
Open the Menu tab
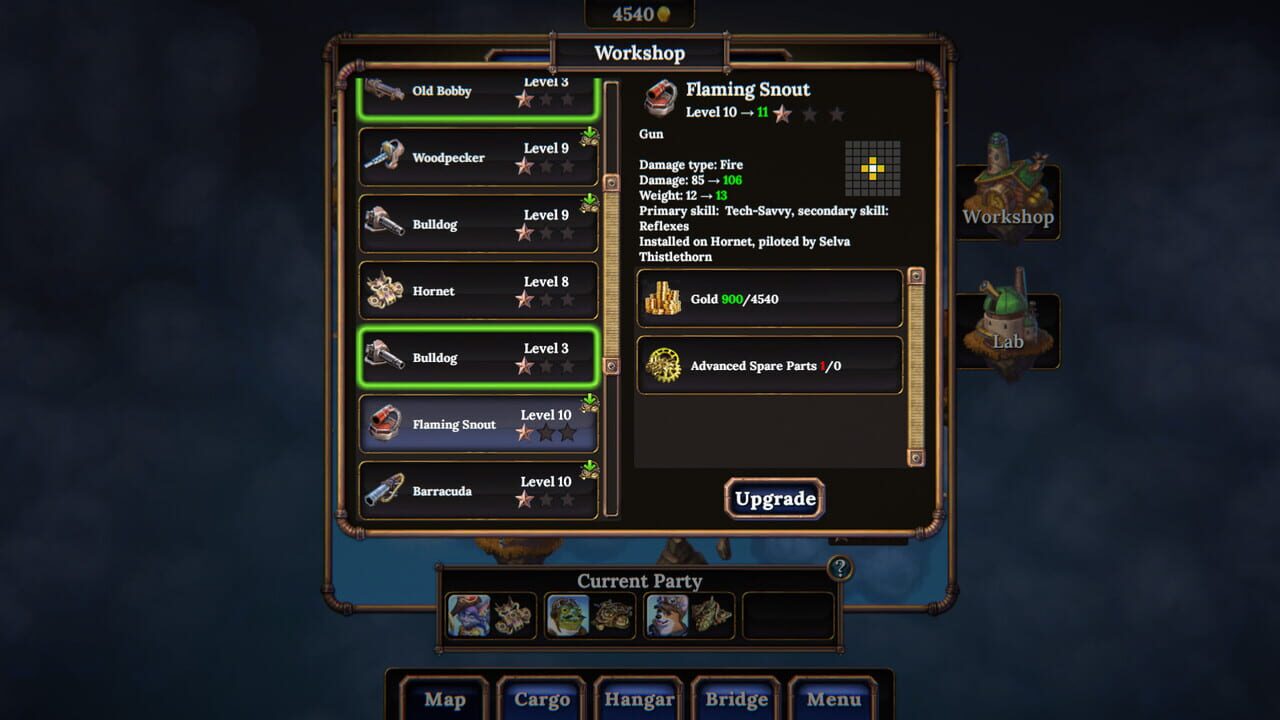833,700
